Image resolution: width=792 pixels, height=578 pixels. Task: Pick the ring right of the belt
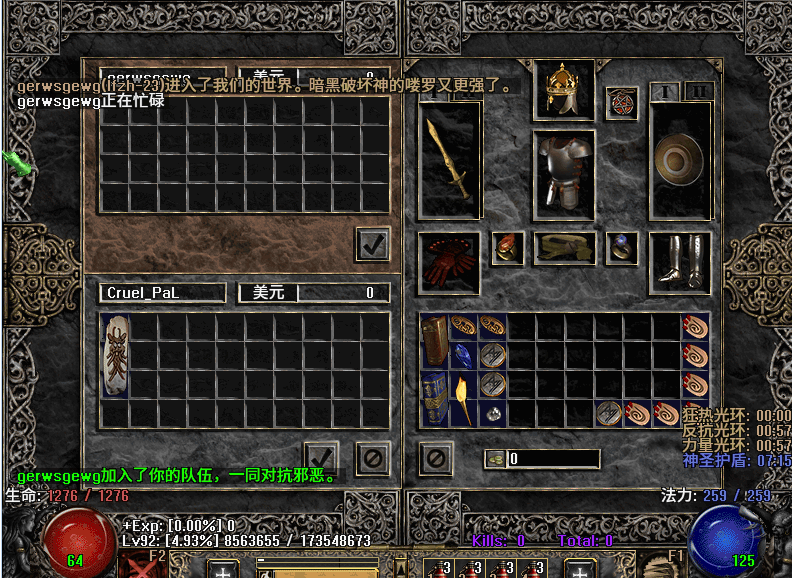[x=622, y=248]
